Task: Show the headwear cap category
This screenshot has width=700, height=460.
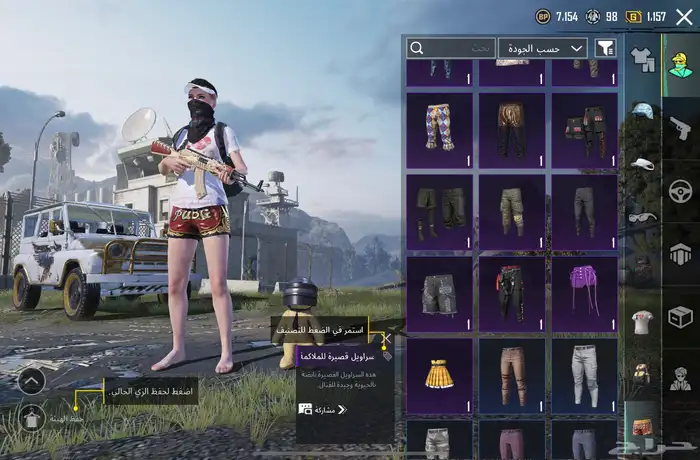Action: (641, 110)
